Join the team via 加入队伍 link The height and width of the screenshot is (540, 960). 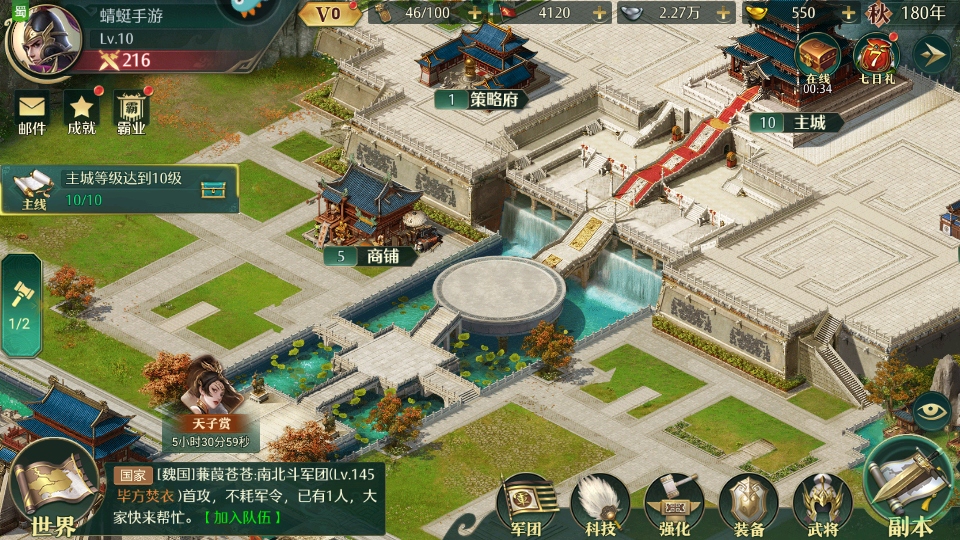point(242,518)
